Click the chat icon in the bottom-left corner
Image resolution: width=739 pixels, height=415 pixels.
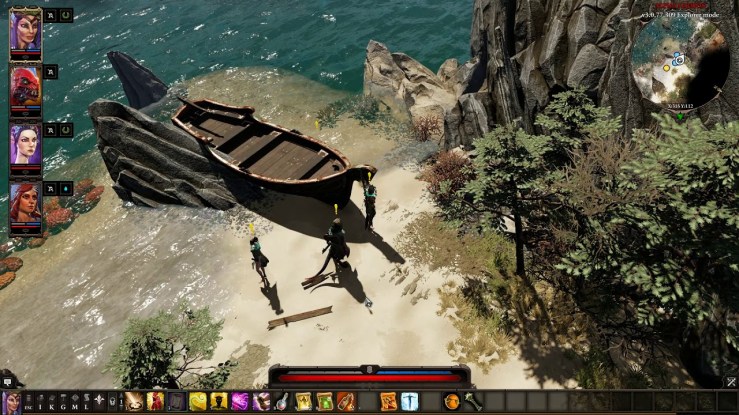tap(7, 382)
